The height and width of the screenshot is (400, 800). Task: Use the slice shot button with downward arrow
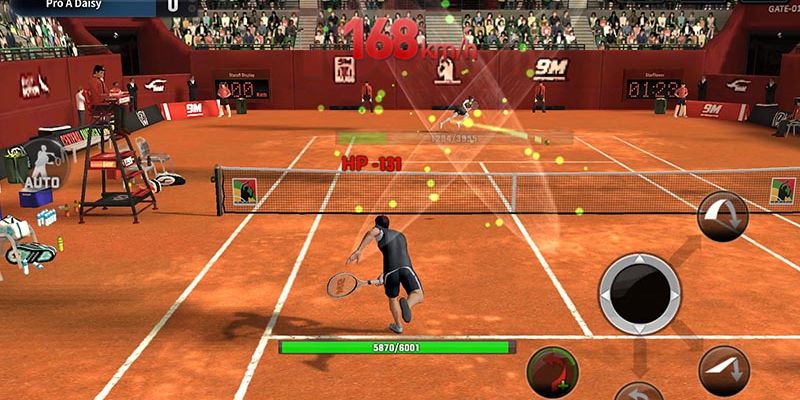[x=724, y=371]
